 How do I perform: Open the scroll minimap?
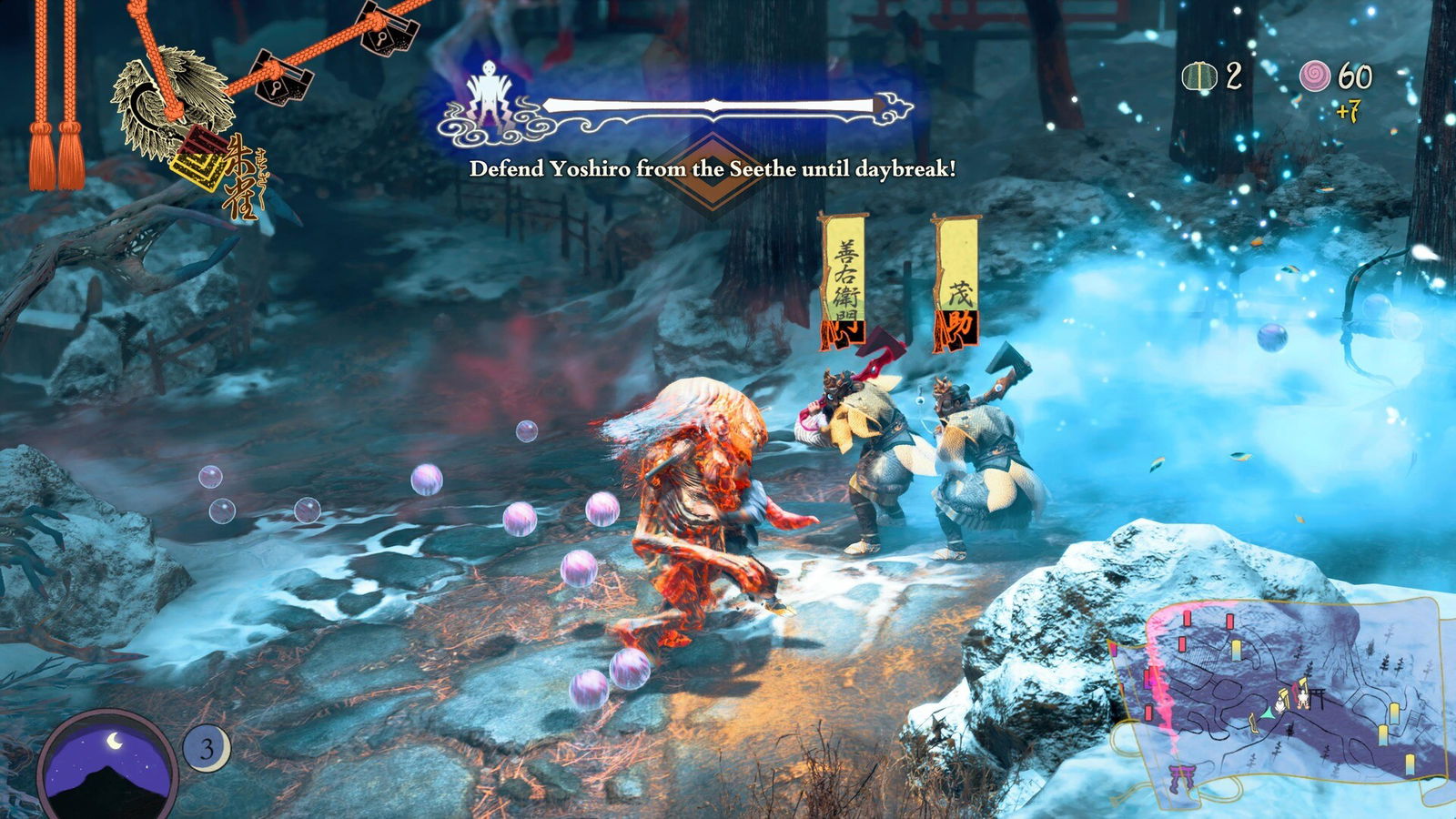pyautogui.click(x=1274, y=701)
